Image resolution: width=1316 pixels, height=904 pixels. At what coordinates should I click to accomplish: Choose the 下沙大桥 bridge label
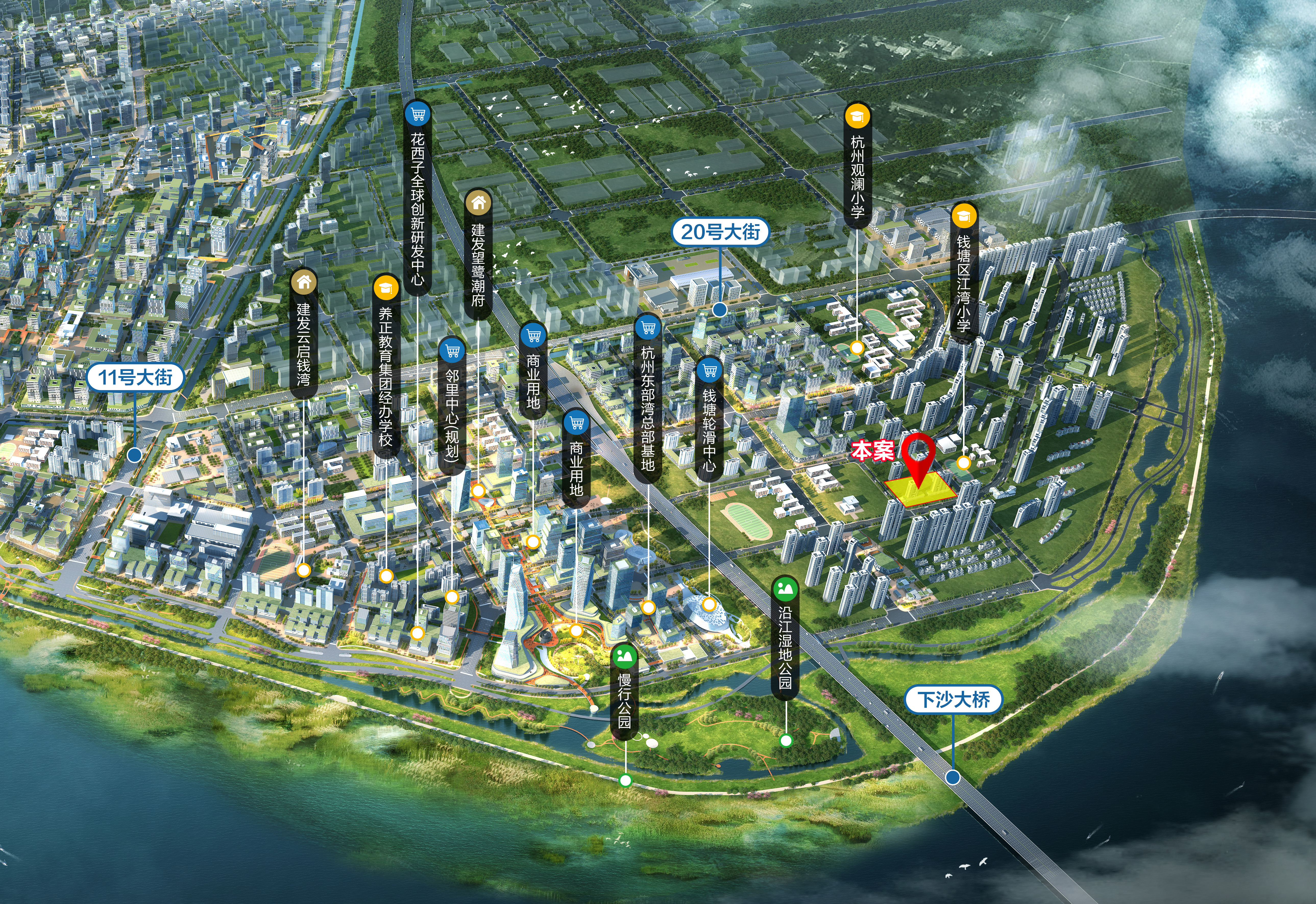[x=953, y=700]
